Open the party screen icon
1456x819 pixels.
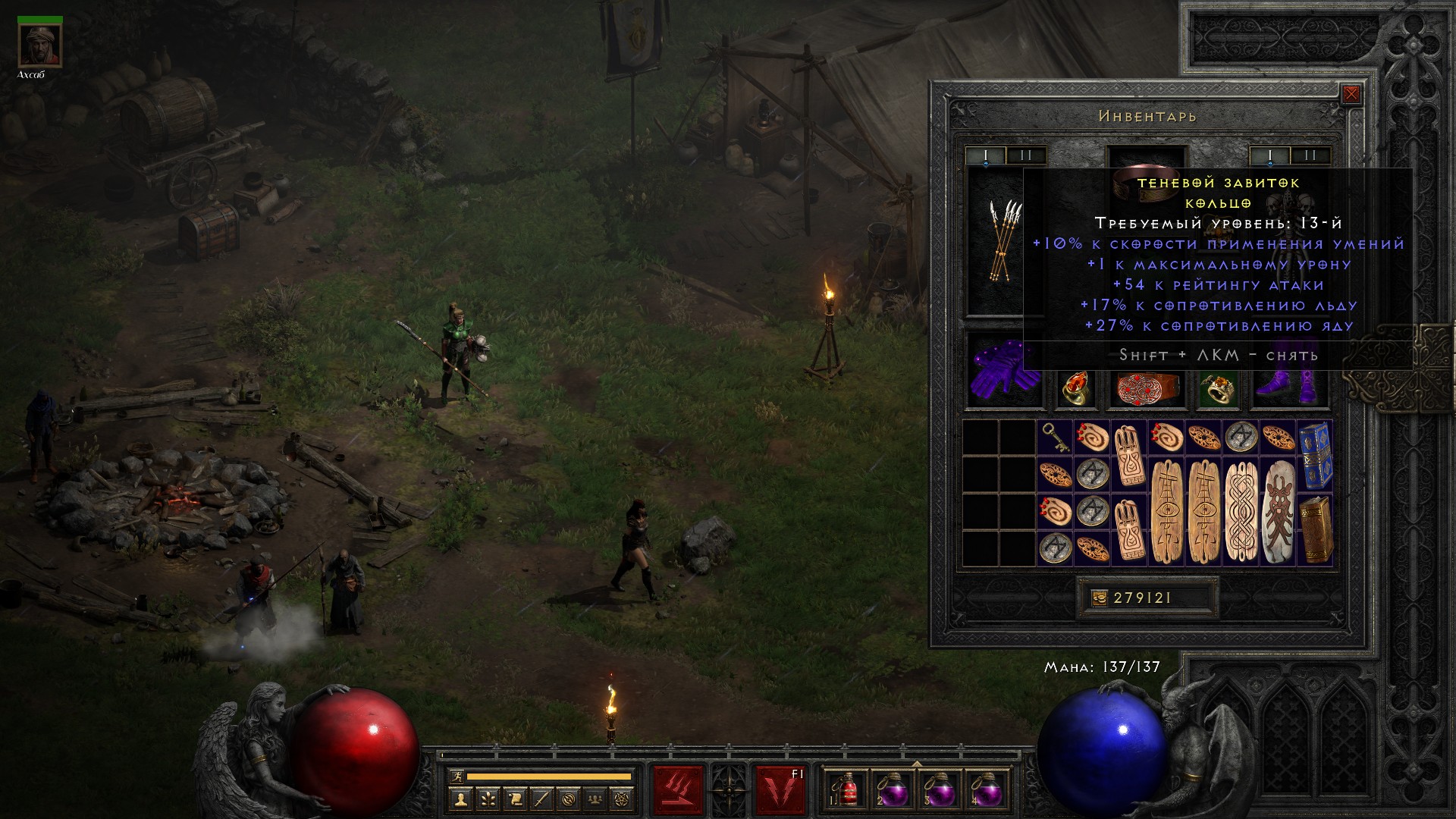tap(597, 799)
